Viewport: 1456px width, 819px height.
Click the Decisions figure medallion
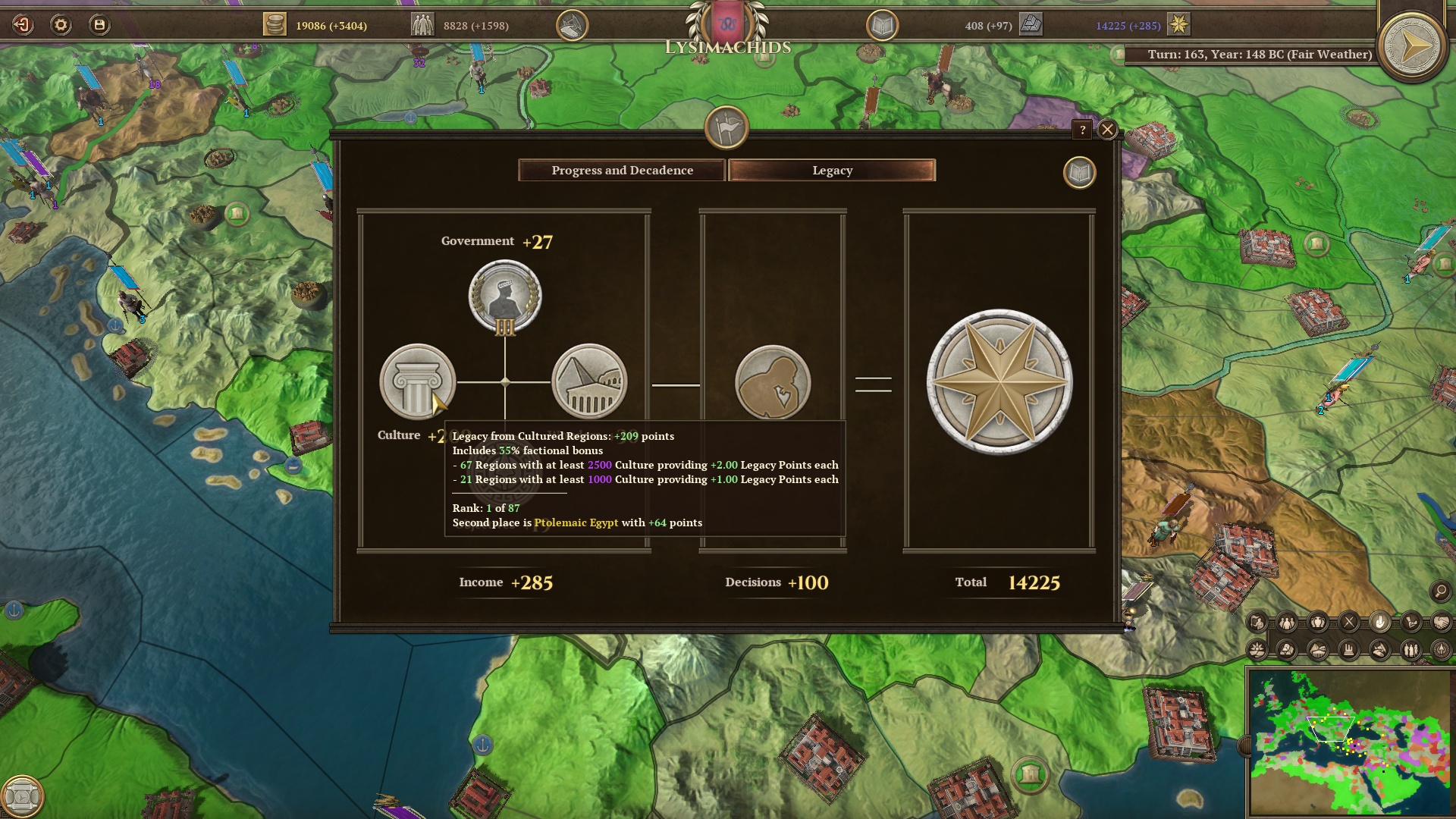[x=773, y=382]
